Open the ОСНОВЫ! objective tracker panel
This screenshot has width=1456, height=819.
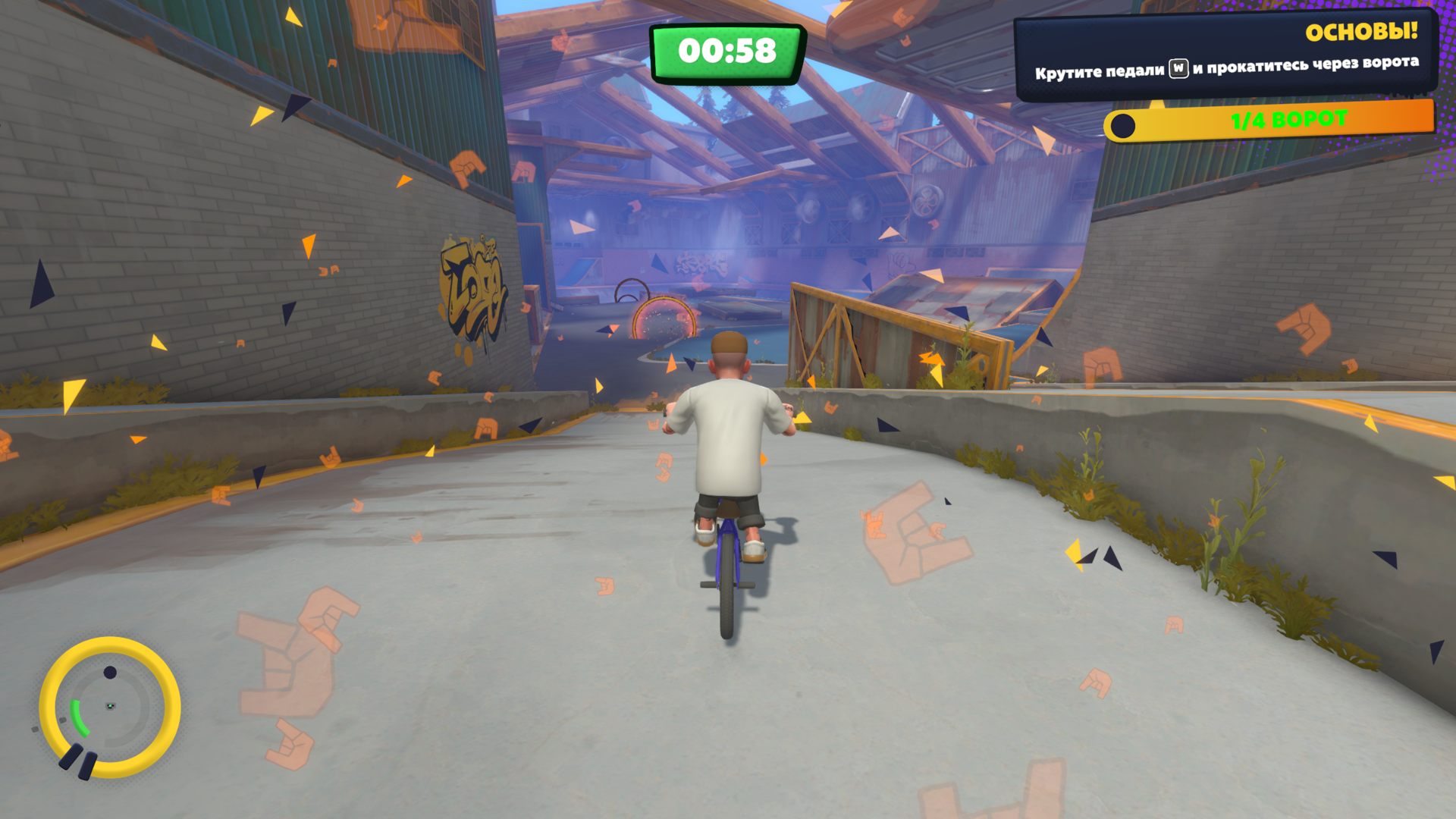[1225, 53]
